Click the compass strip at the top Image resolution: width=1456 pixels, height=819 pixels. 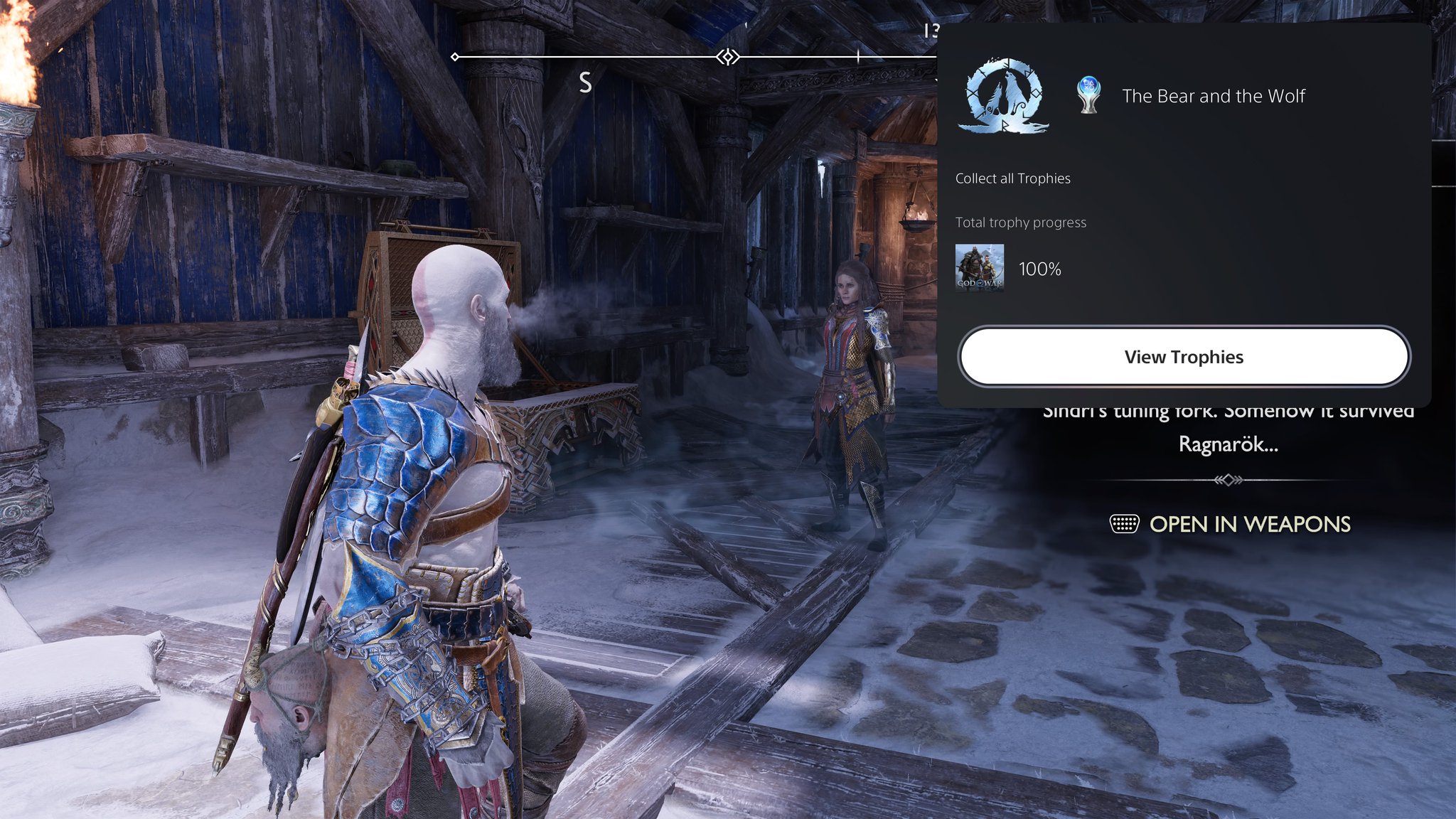[640, 55]
